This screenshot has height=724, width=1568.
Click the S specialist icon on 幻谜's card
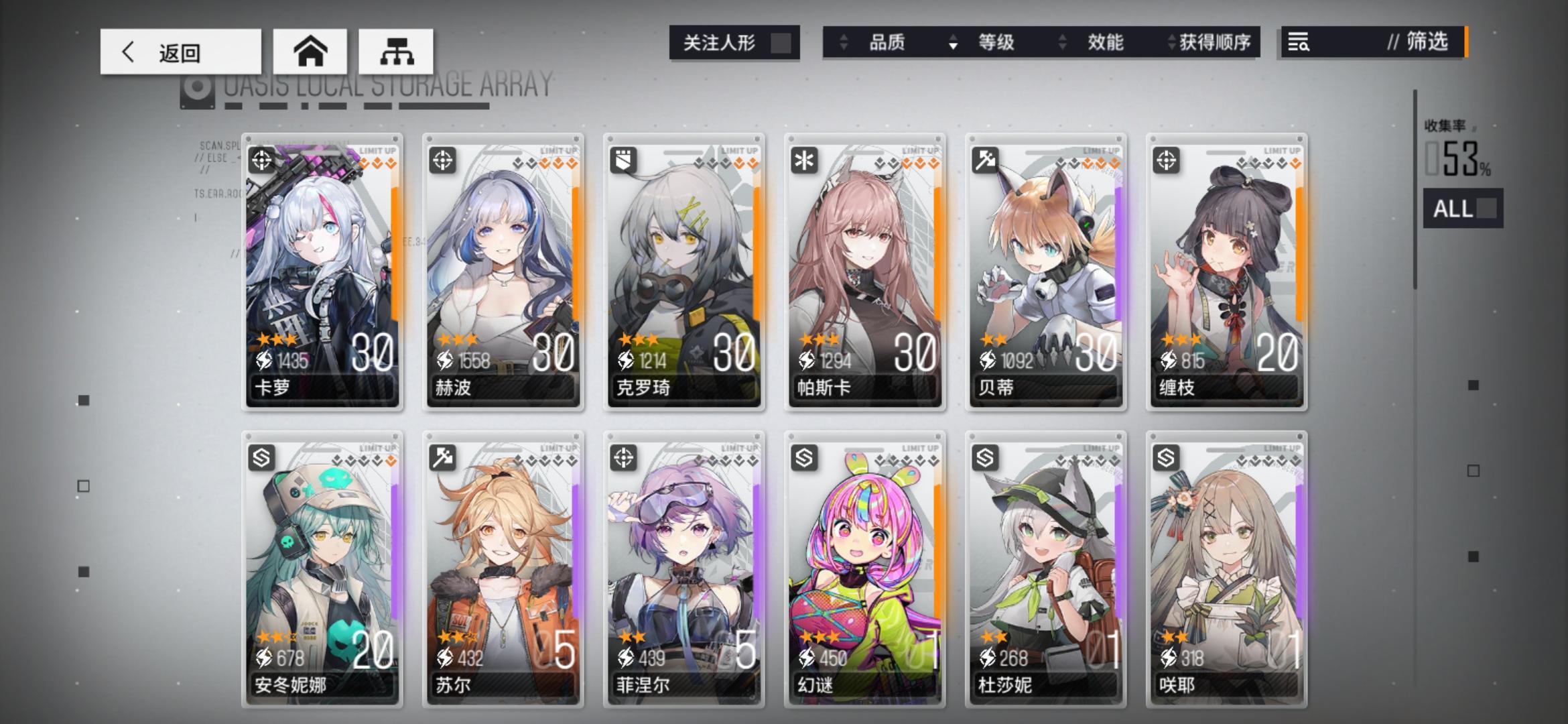(804, 459)
